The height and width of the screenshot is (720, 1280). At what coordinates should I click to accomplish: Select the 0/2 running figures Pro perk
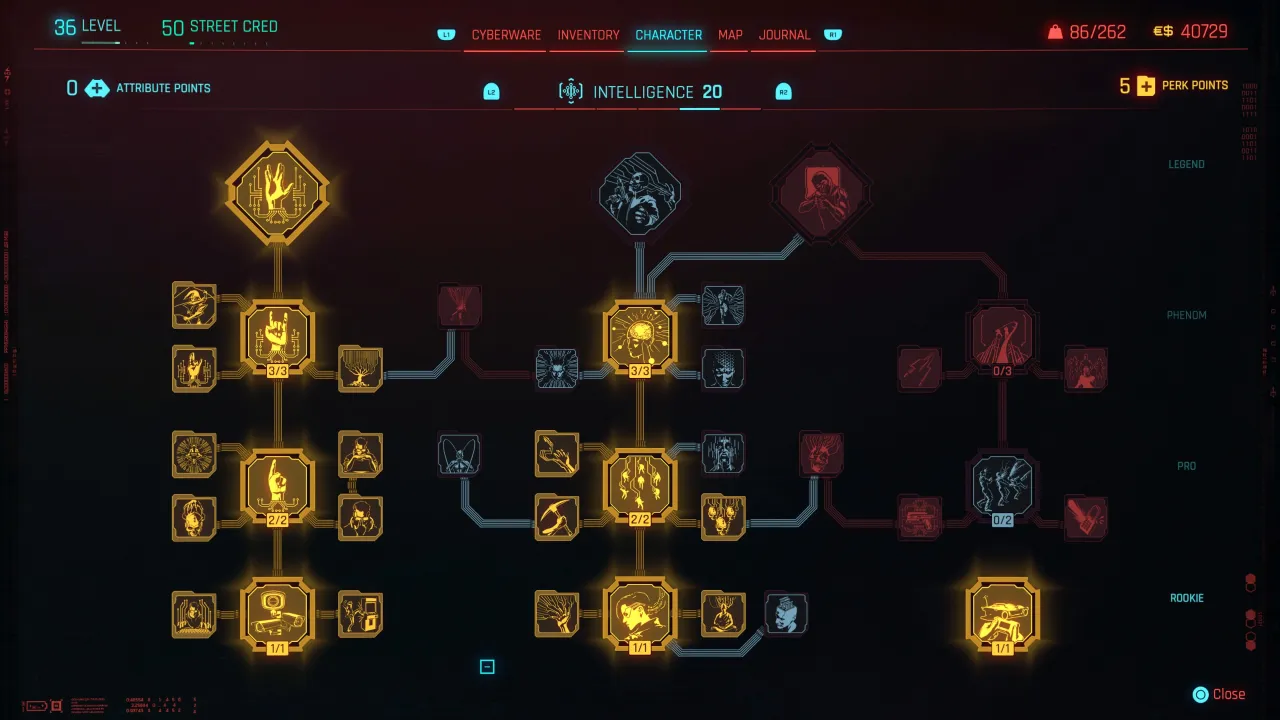[1003, 487]
